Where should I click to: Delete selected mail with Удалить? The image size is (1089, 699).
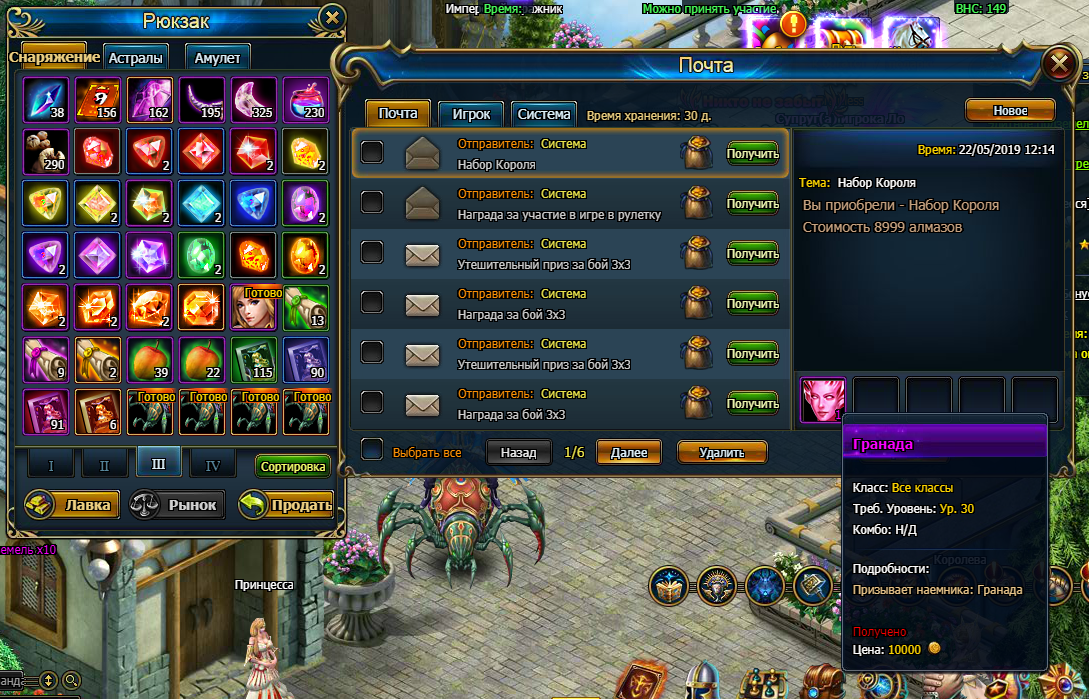722,452
